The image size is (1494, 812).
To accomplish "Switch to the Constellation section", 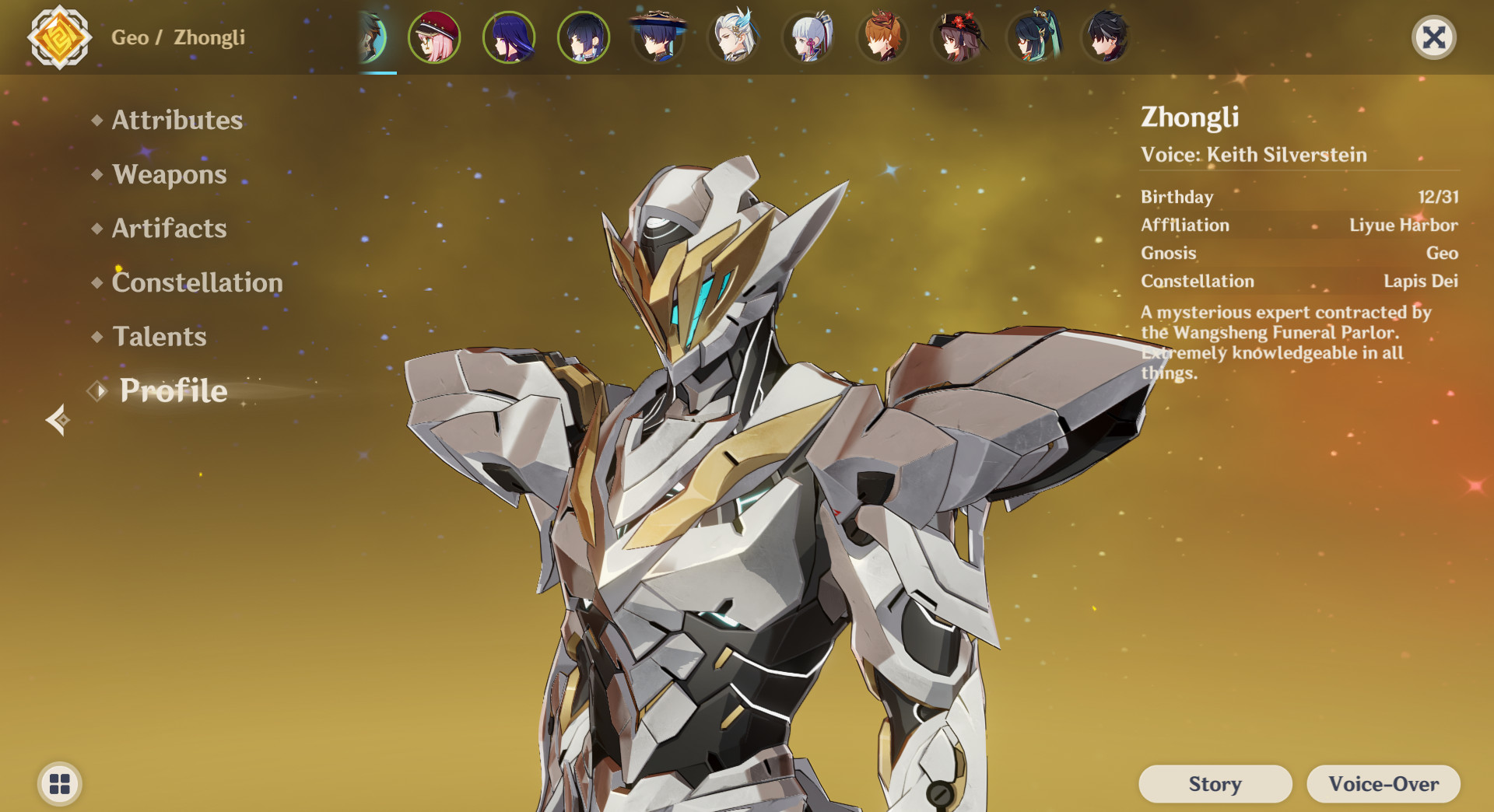I will pos(197,283).
